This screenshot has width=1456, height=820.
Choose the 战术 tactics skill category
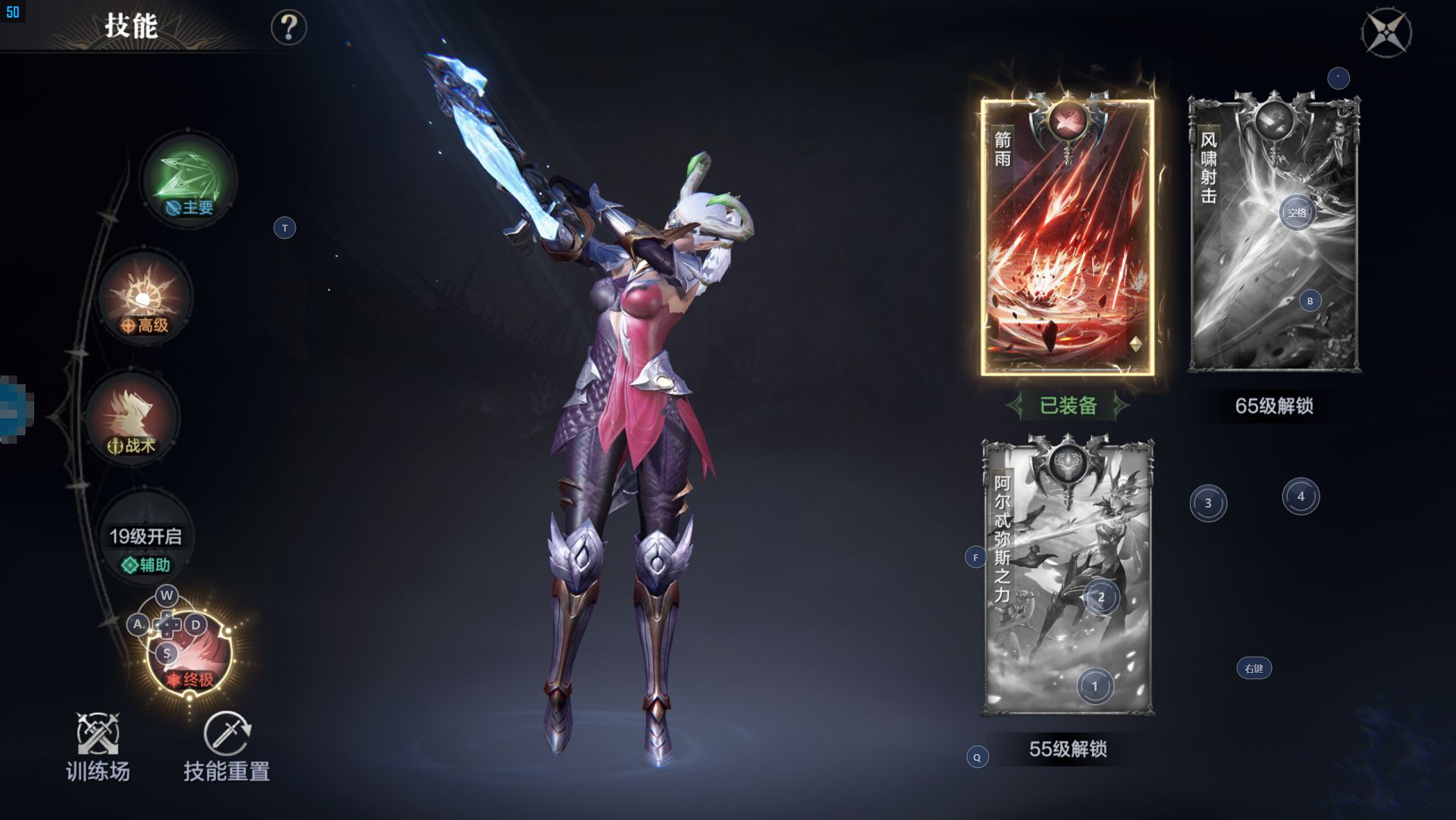click(x=132, y=419)
